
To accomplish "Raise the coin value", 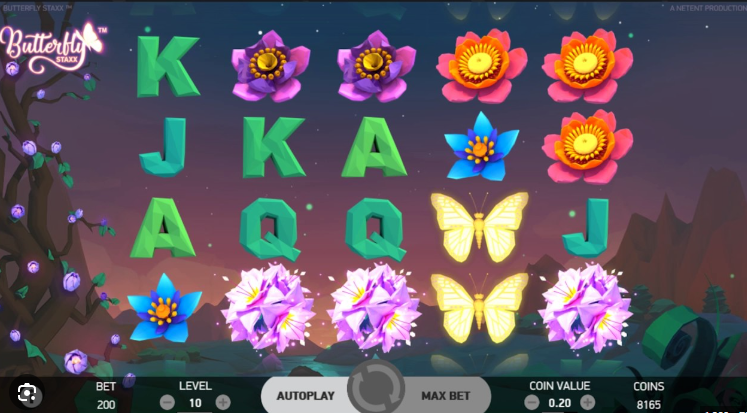I will 587,402.
